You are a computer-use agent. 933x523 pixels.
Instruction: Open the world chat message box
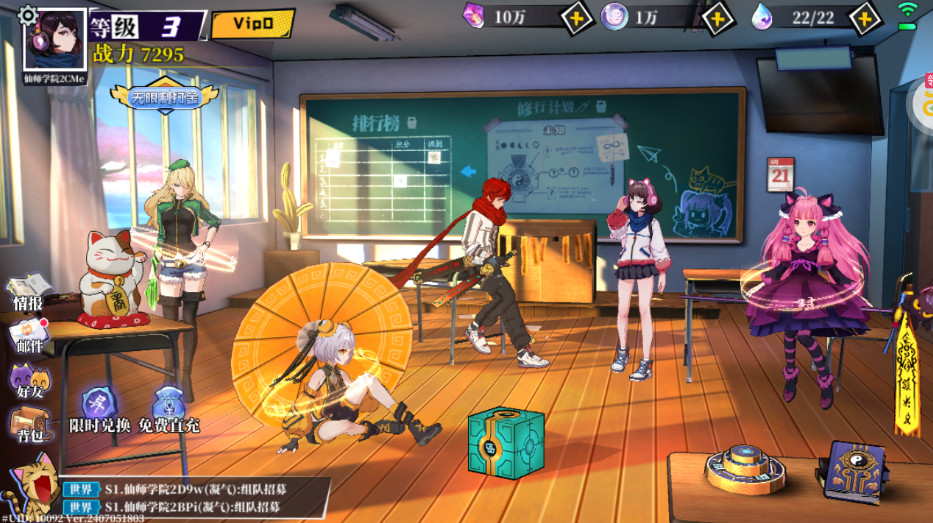195,499
